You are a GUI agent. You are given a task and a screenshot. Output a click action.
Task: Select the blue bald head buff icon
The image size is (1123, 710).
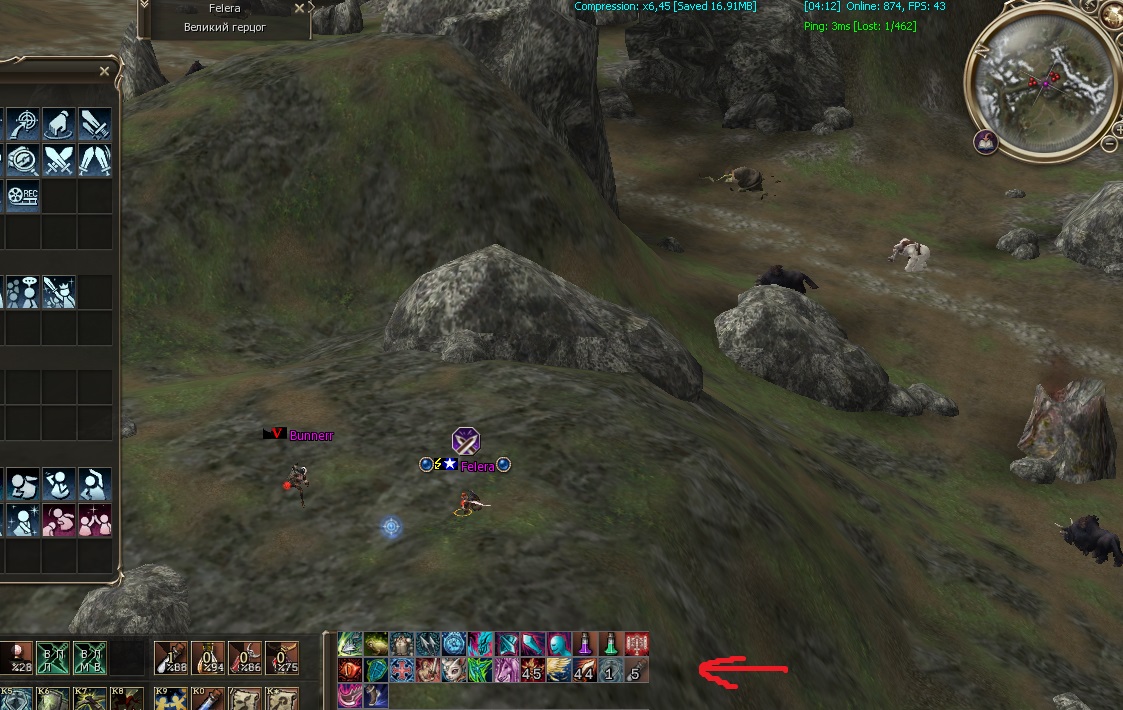tap(559, 643)
